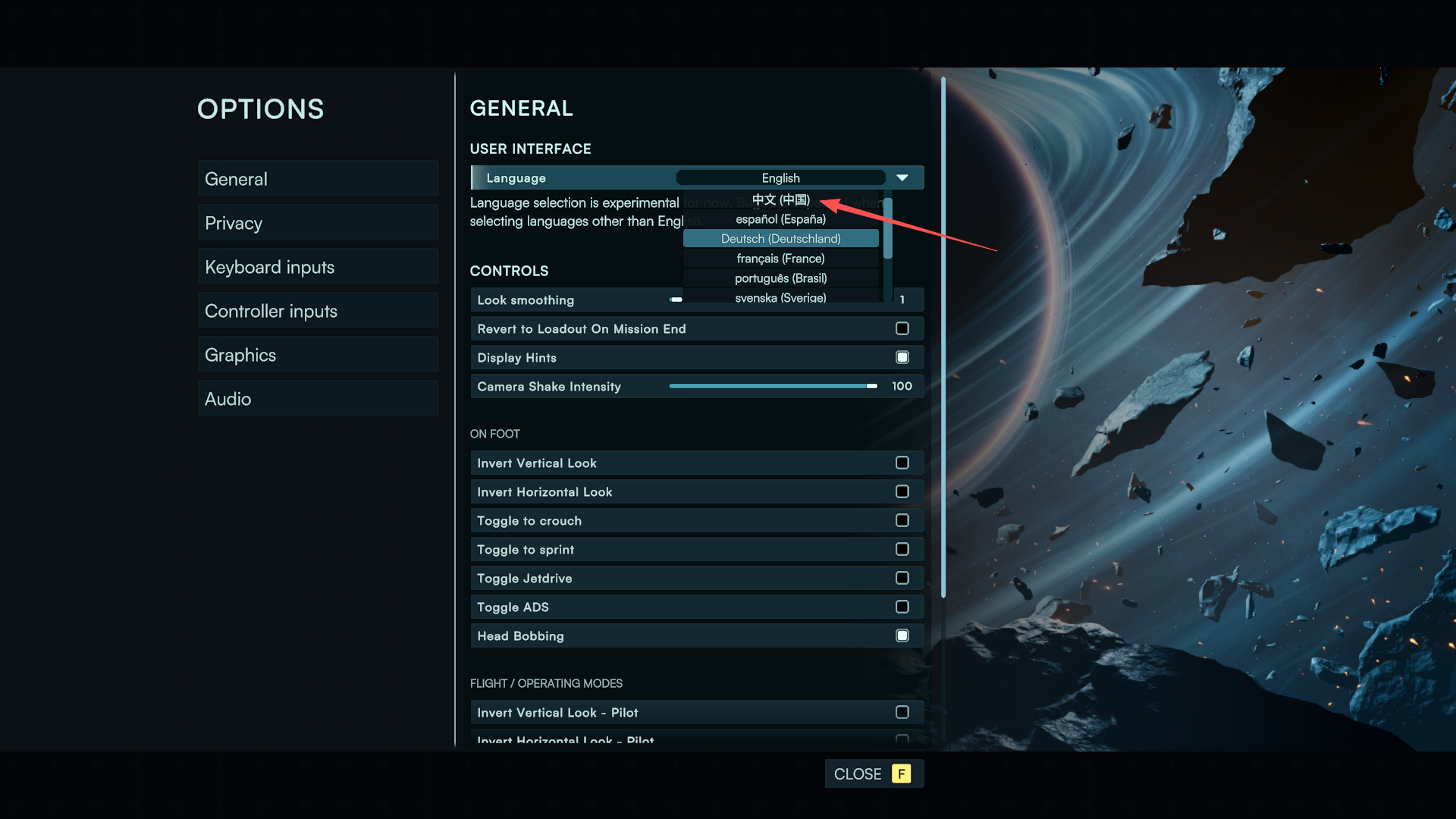Switch to Audio settings

318,399
